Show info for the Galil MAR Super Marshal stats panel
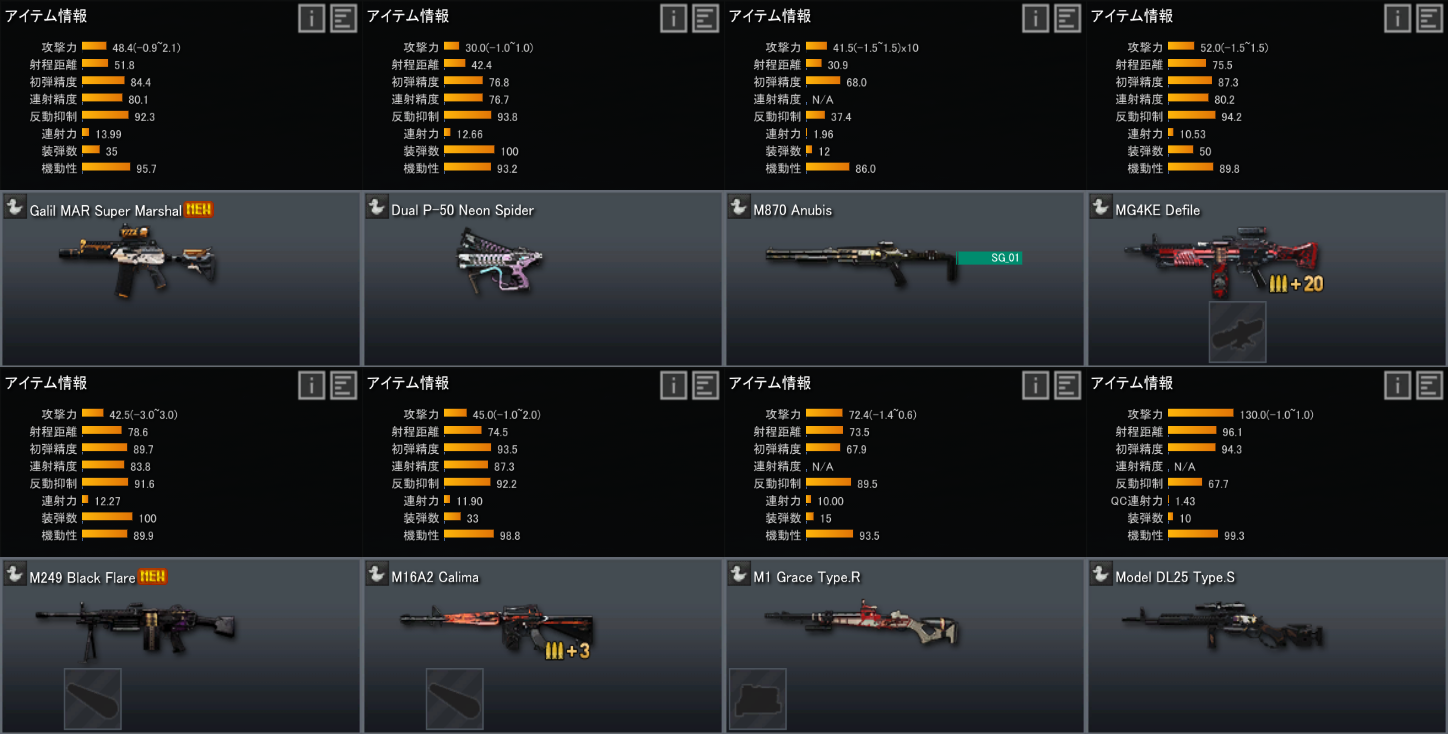The height and width of the screenshot is (734, 1448). click(312, 18)
